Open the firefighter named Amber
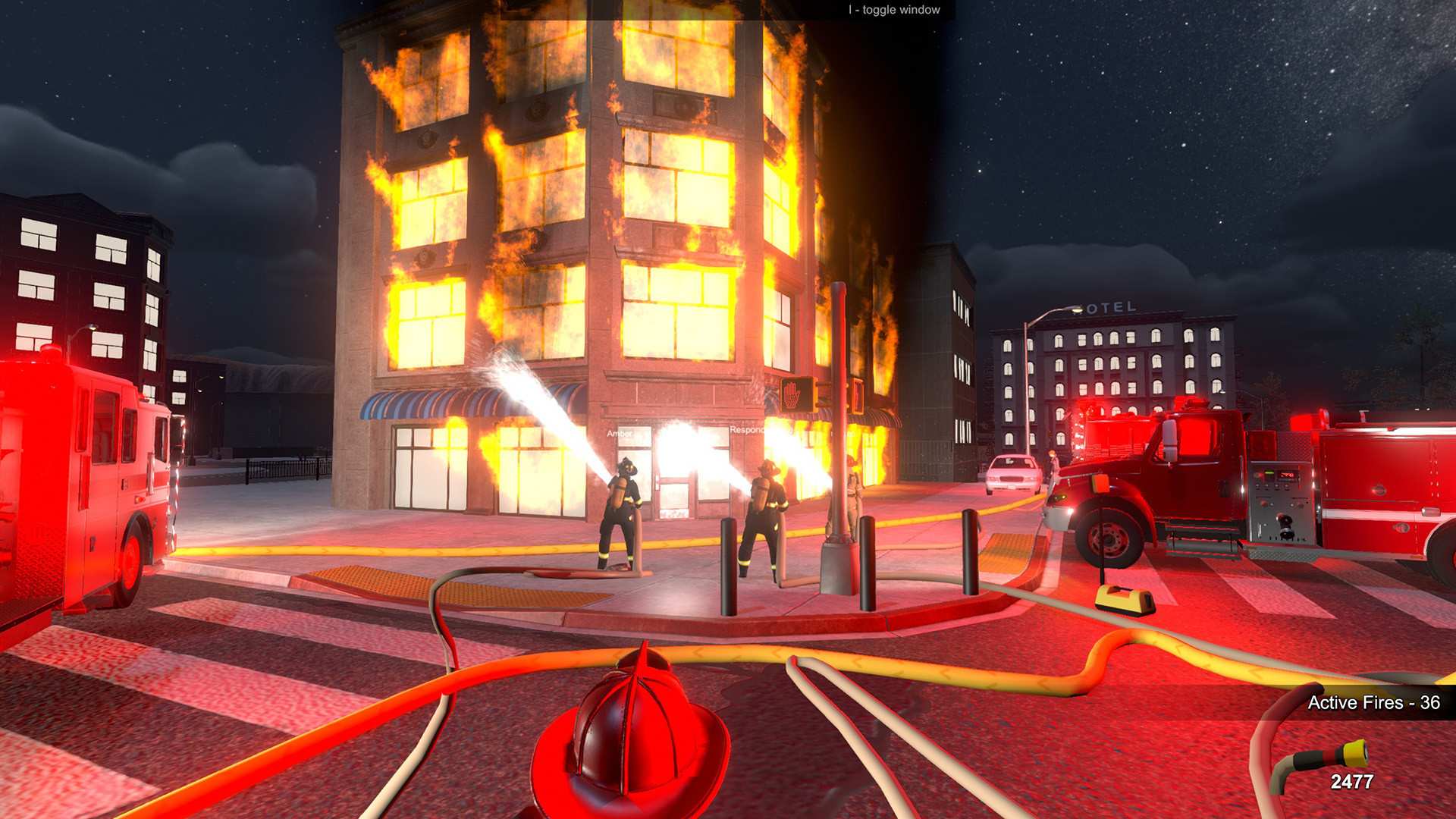The height and width of the screenshot is (819, 1456). (618, 432)
